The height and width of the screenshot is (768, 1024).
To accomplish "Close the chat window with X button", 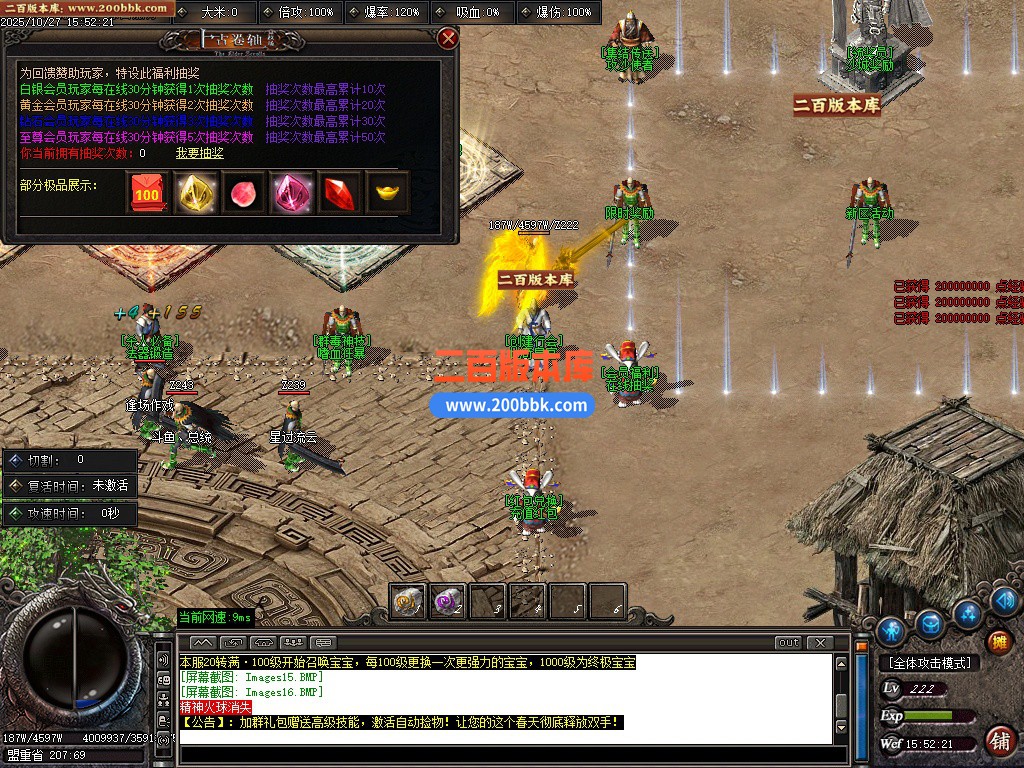I will point(820,642).
